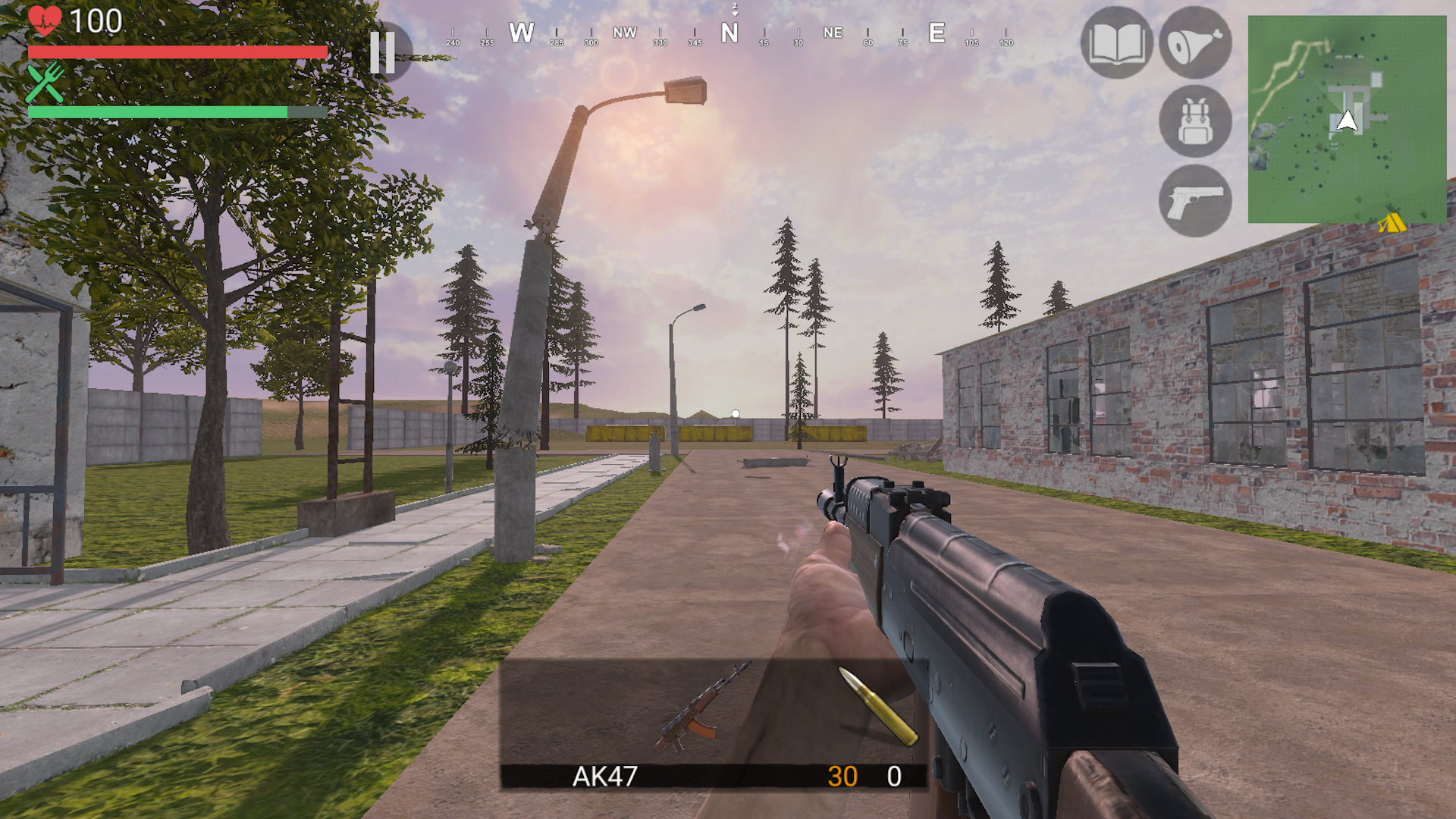Open the weapons menu via pistol icon
This screenshot has height=819, width=1456.
(x=1195, y=202)
